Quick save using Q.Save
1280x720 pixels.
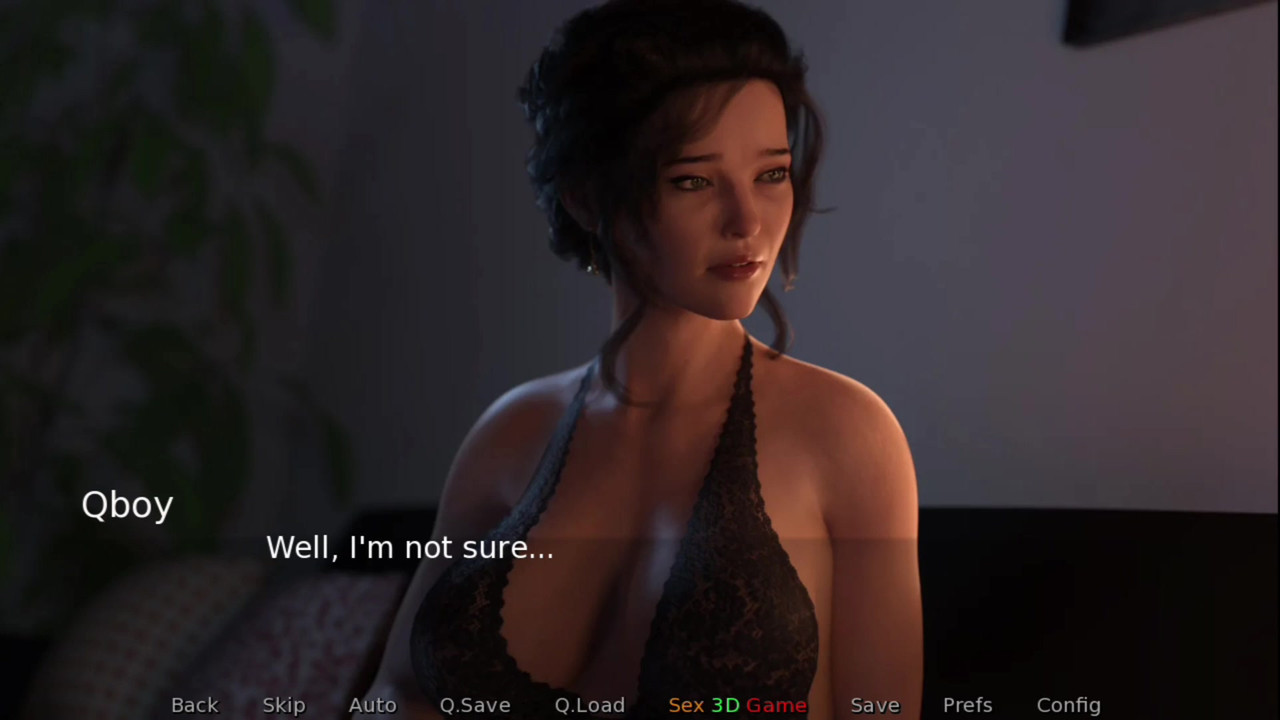click(475, 705)
